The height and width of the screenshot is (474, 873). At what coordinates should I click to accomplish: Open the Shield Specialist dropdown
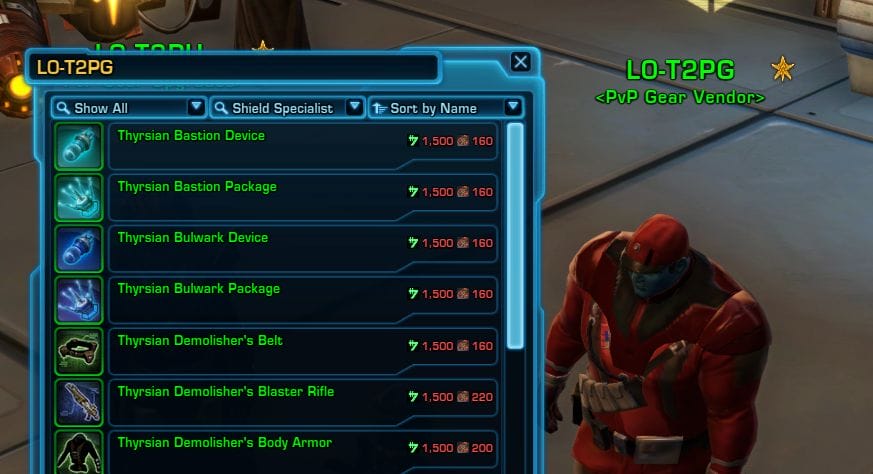tap(286, 107)
